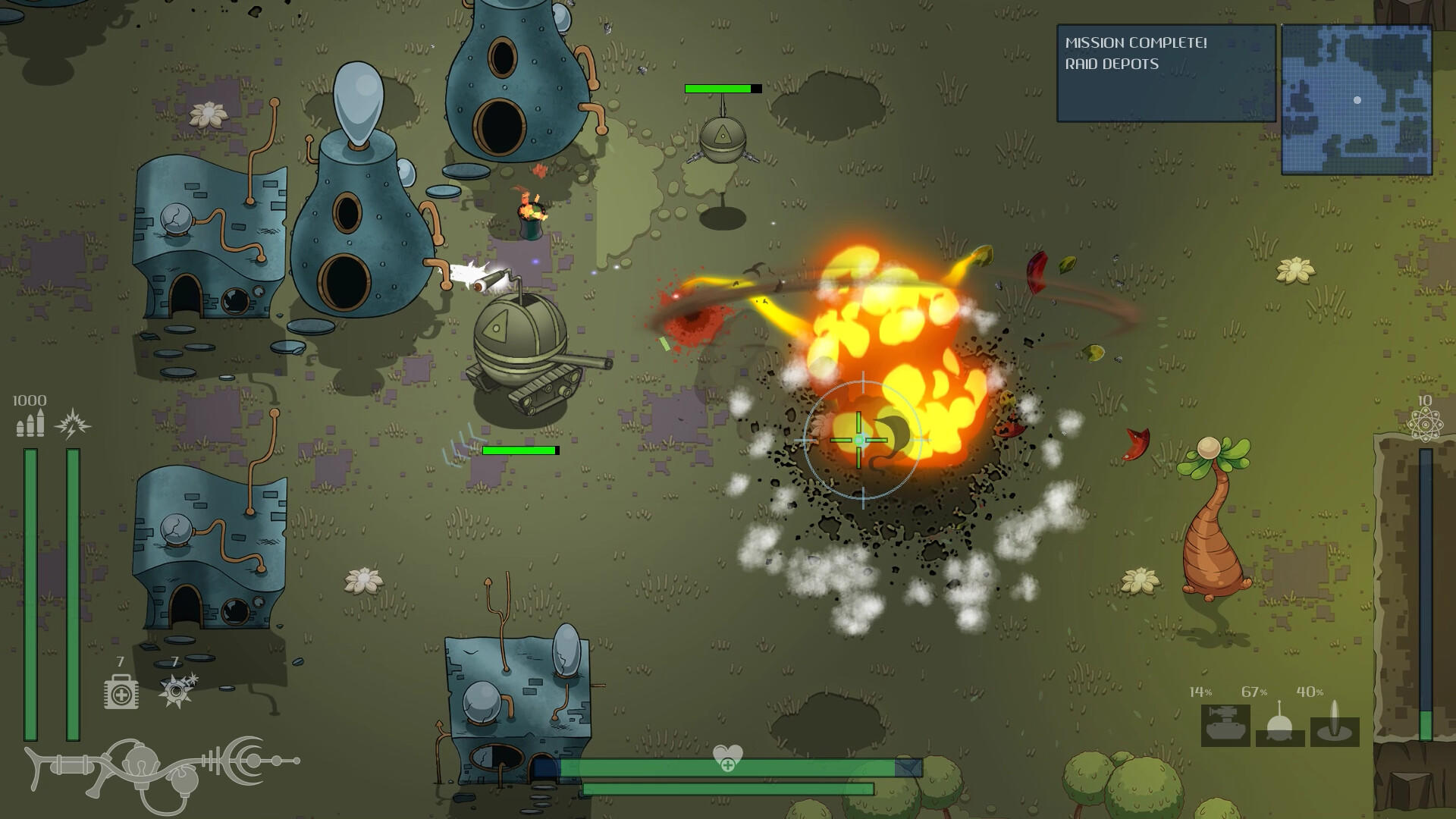The height and width of the screenshot is (819, 1456).
Task: Open the minimap
Action: (x=1356, y=100)
